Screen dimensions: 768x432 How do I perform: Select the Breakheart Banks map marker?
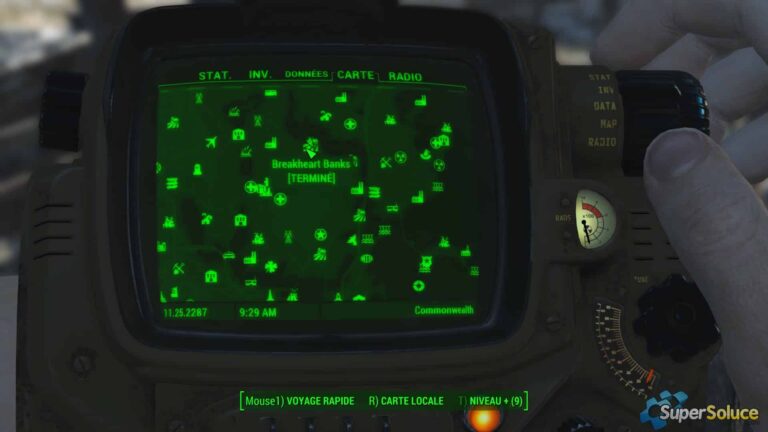click(x=311, y=147)
